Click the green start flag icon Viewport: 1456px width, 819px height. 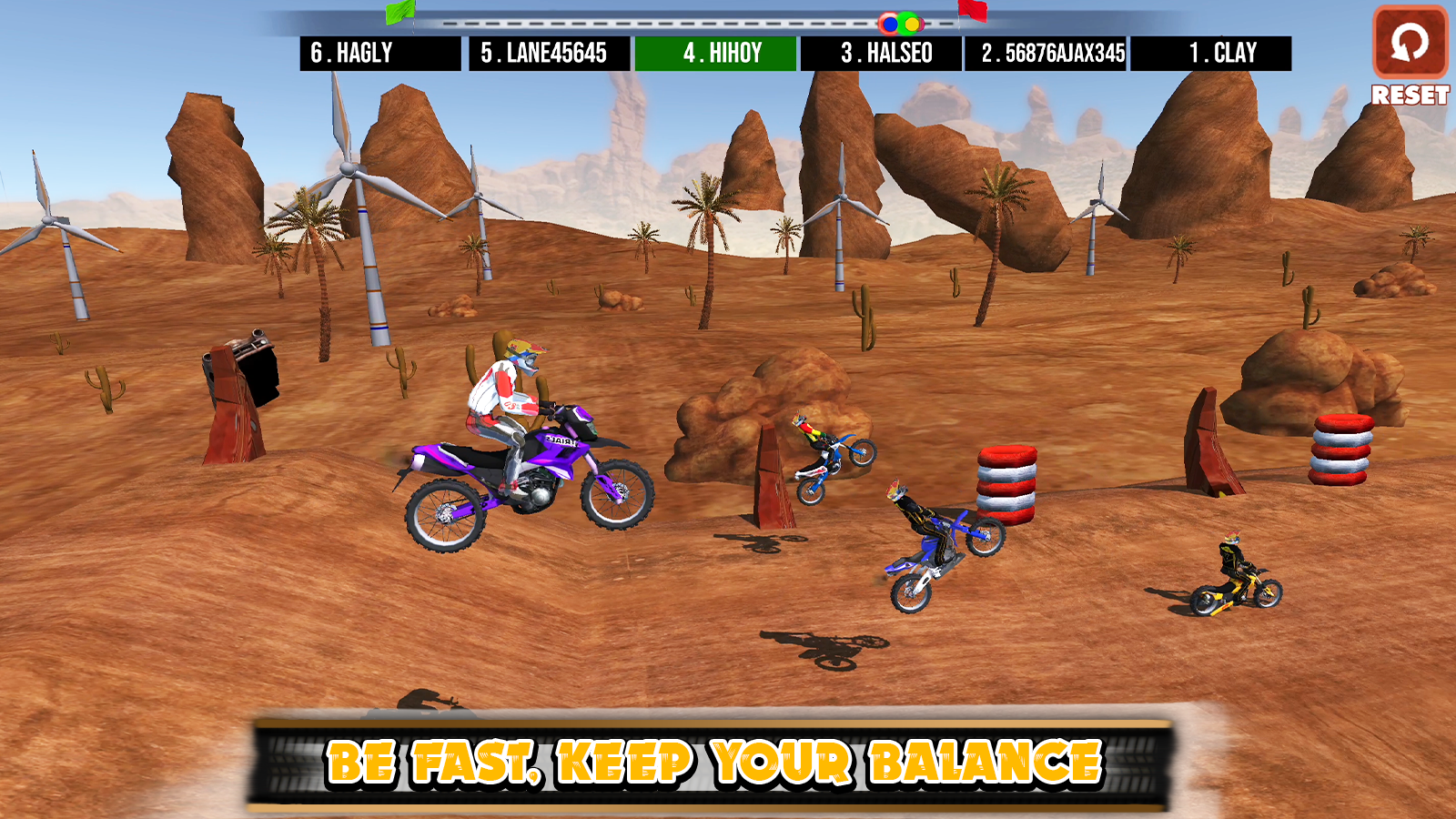[x=400, y=12]
